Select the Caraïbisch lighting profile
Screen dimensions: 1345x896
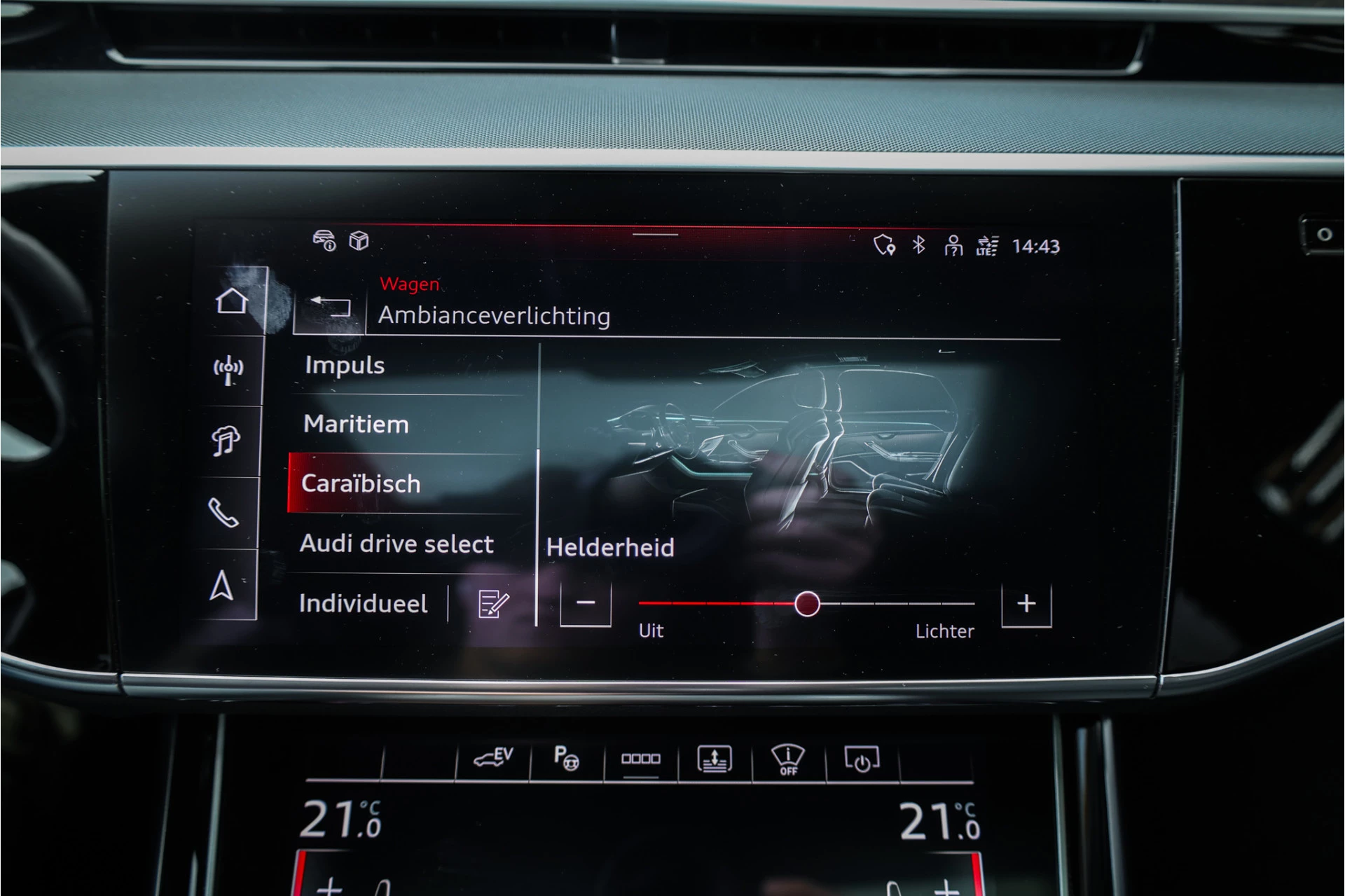pyautogui.click(x=361, y=483)
